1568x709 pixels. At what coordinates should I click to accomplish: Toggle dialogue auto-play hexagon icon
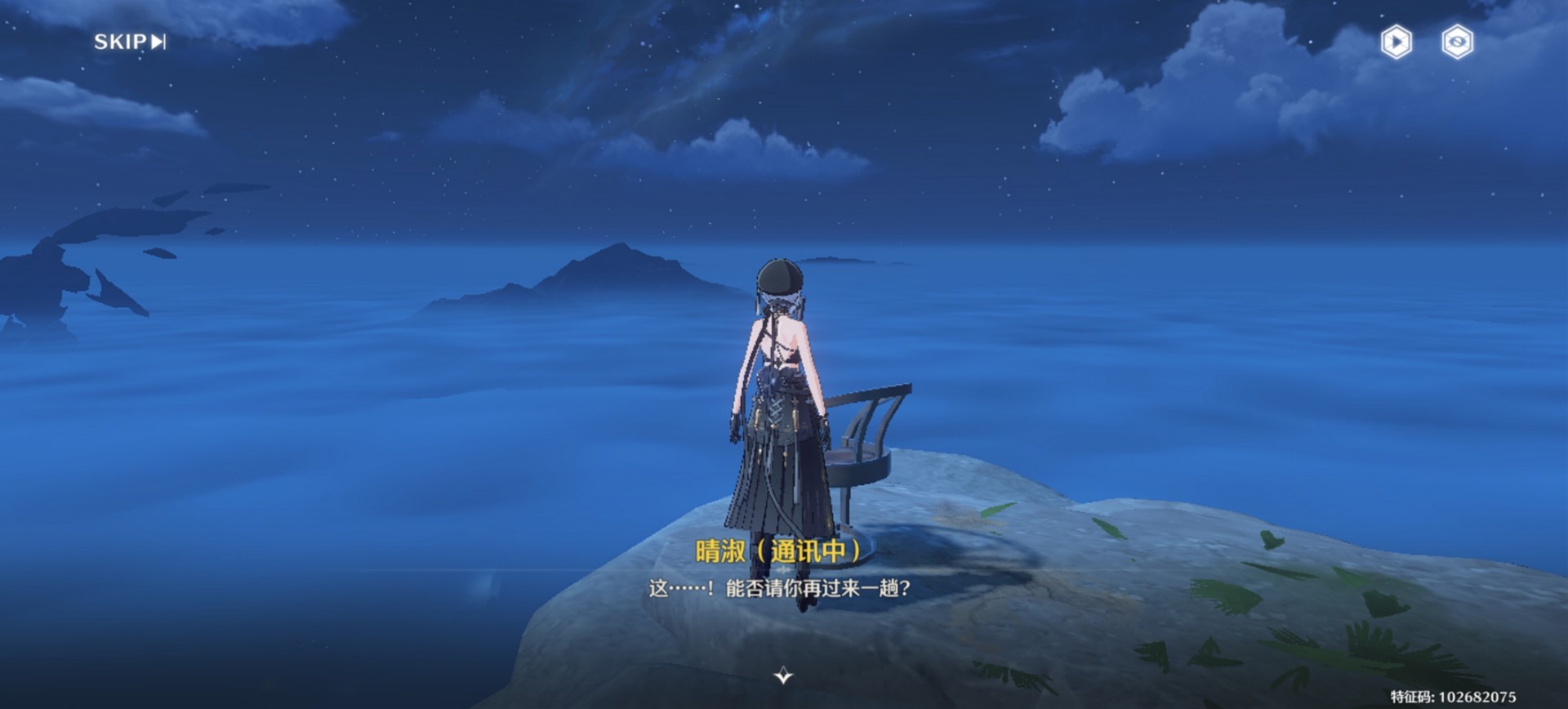pos(1396,42)
